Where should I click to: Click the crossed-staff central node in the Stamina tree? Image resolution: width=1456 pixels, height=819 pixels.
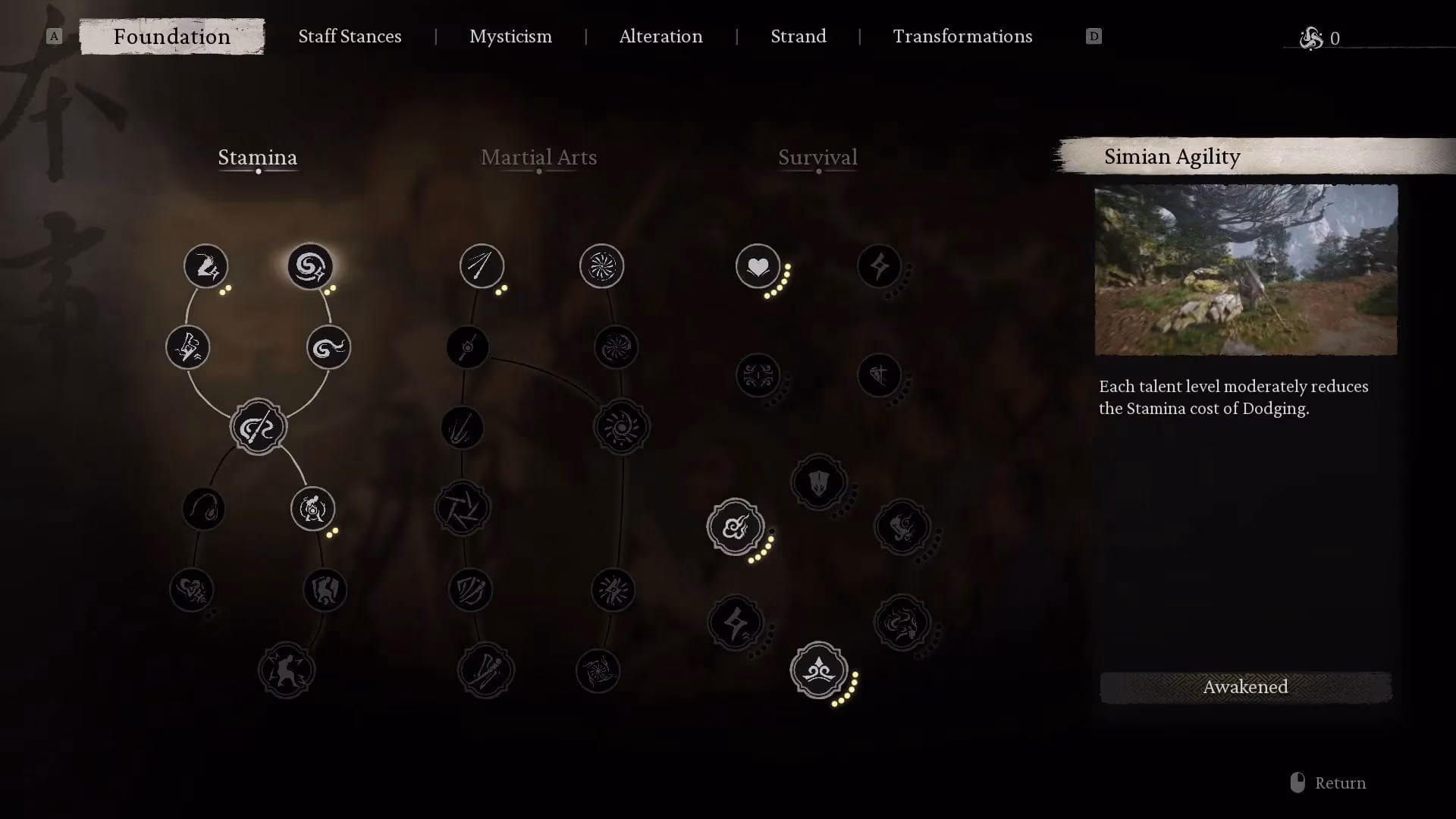[258, 426]
